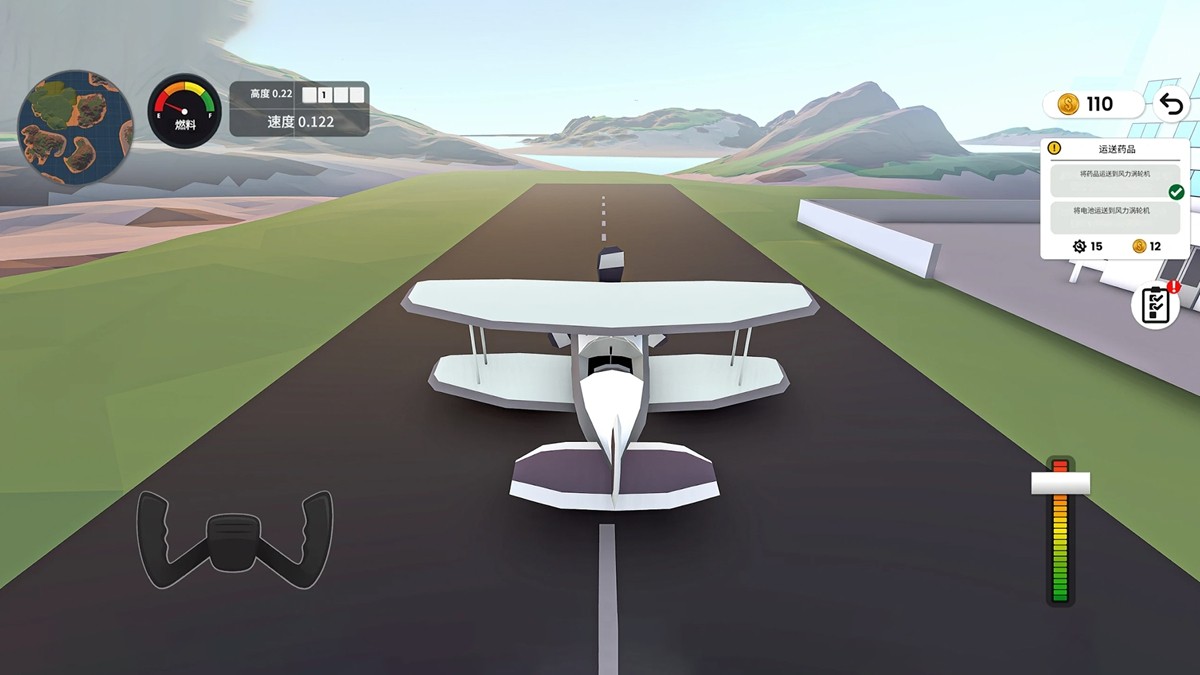This screenshot has width=1200, height=675.
Task: Tap the gold coin balance counter
Action: tap(1092, 104)
